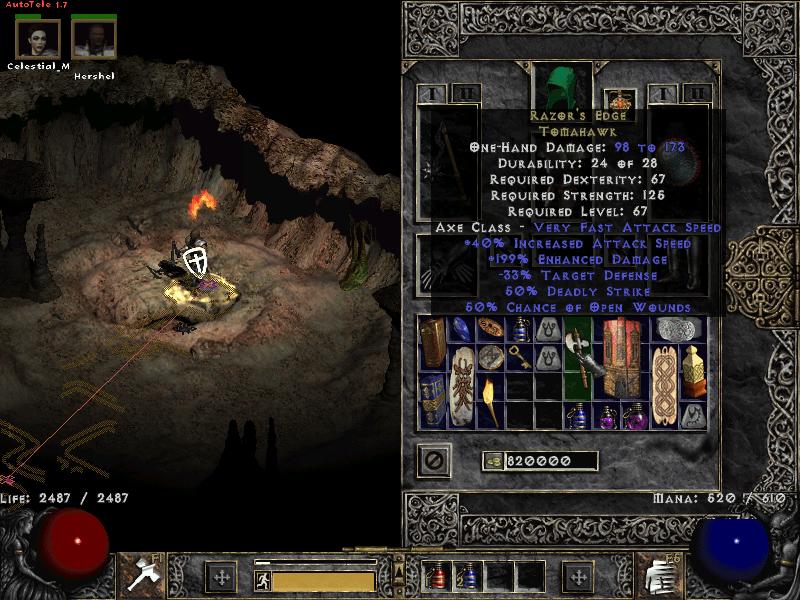Click Hershel mercenary portrait
Viewport: 800px width, 600px height.
(x=94, y=38)
